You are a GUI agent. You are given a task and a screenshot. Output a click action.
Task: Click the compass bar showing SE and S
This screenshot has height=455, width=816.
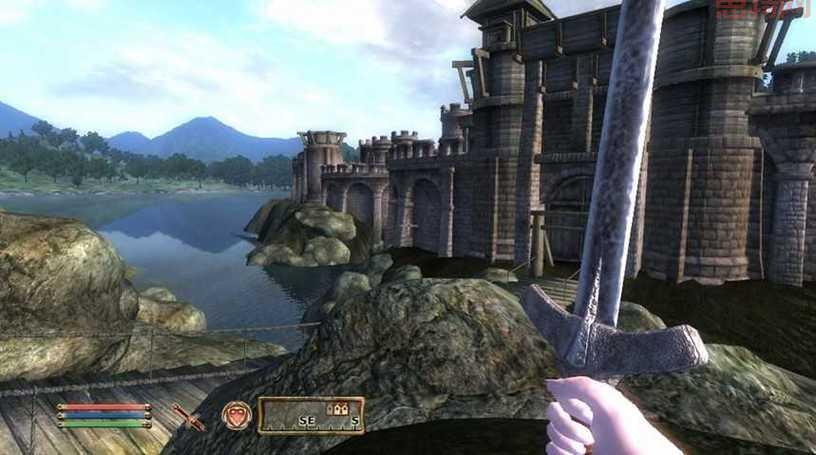click(310, 415)
